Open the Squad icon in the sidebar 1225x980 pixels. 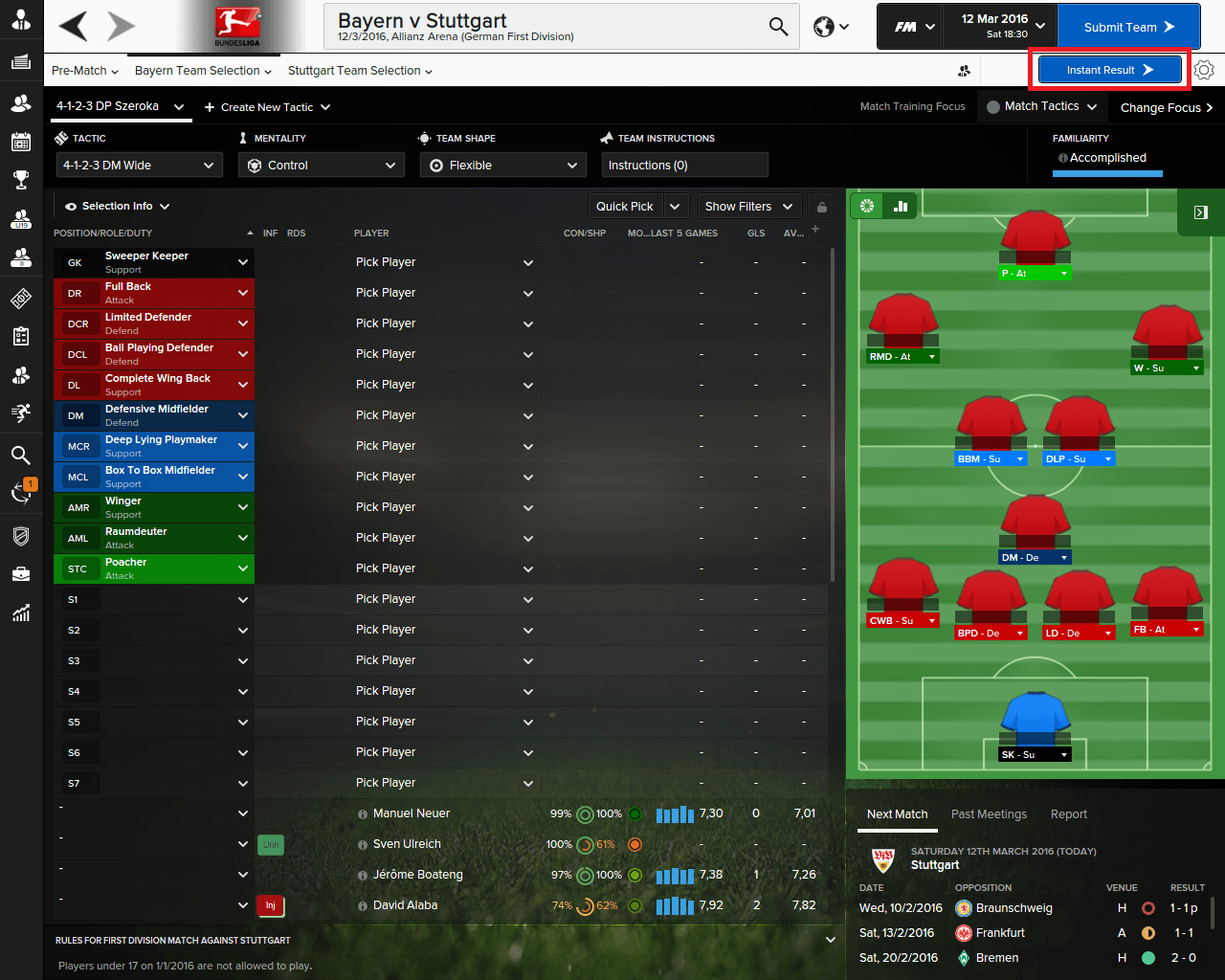[x=21, y=104]
